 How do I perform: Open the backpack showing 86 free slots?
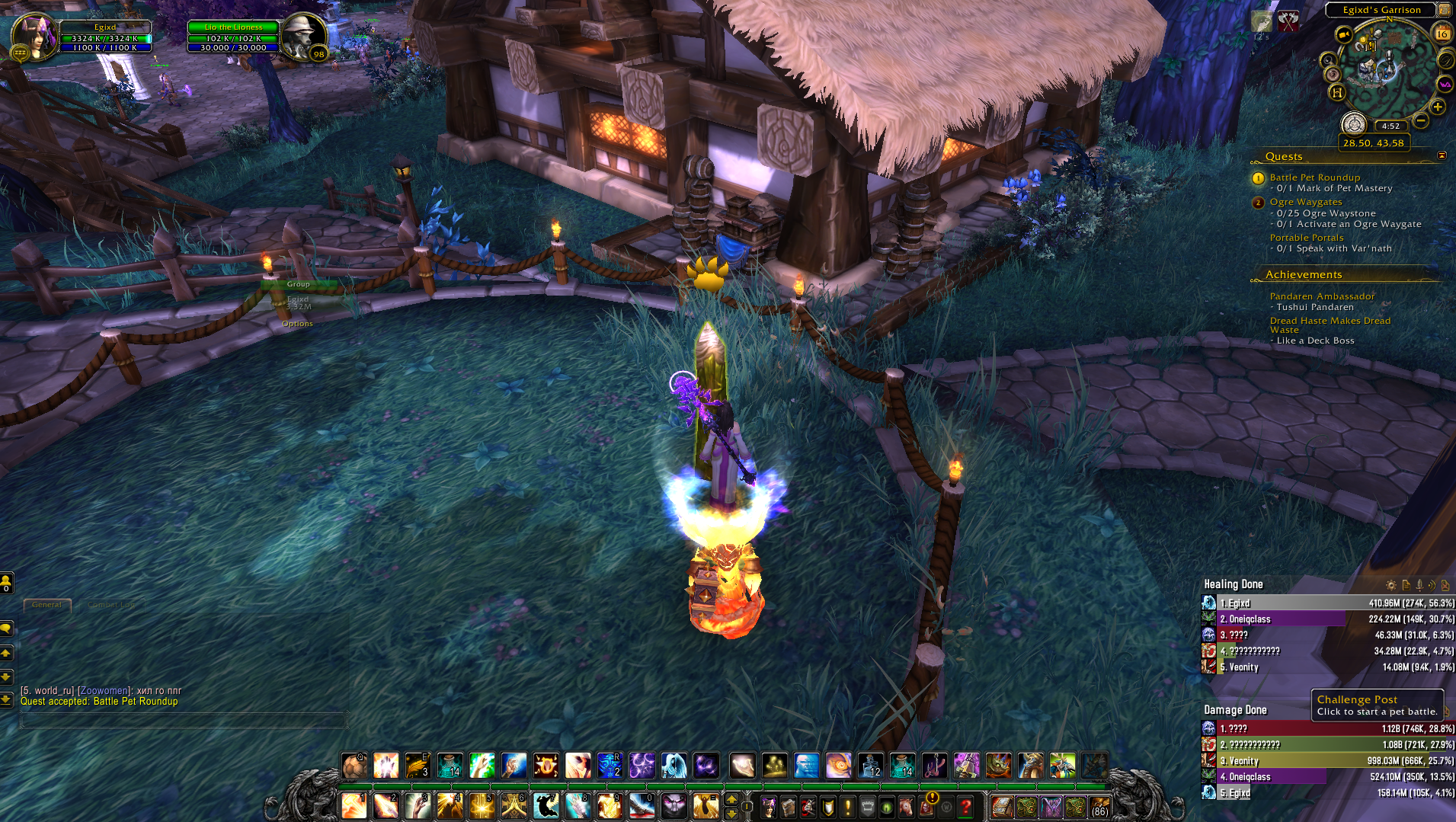[1099, 806]
